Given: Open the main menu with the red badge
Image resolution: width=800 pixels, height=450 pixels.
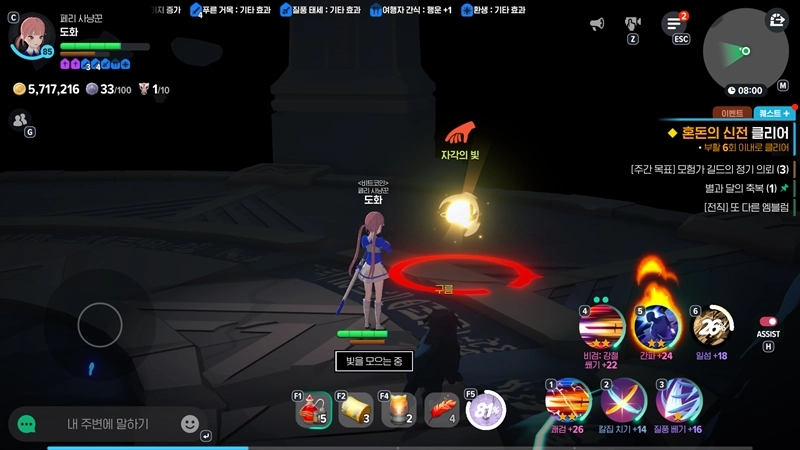Looking at the screenshot, I should coord(675,23).
